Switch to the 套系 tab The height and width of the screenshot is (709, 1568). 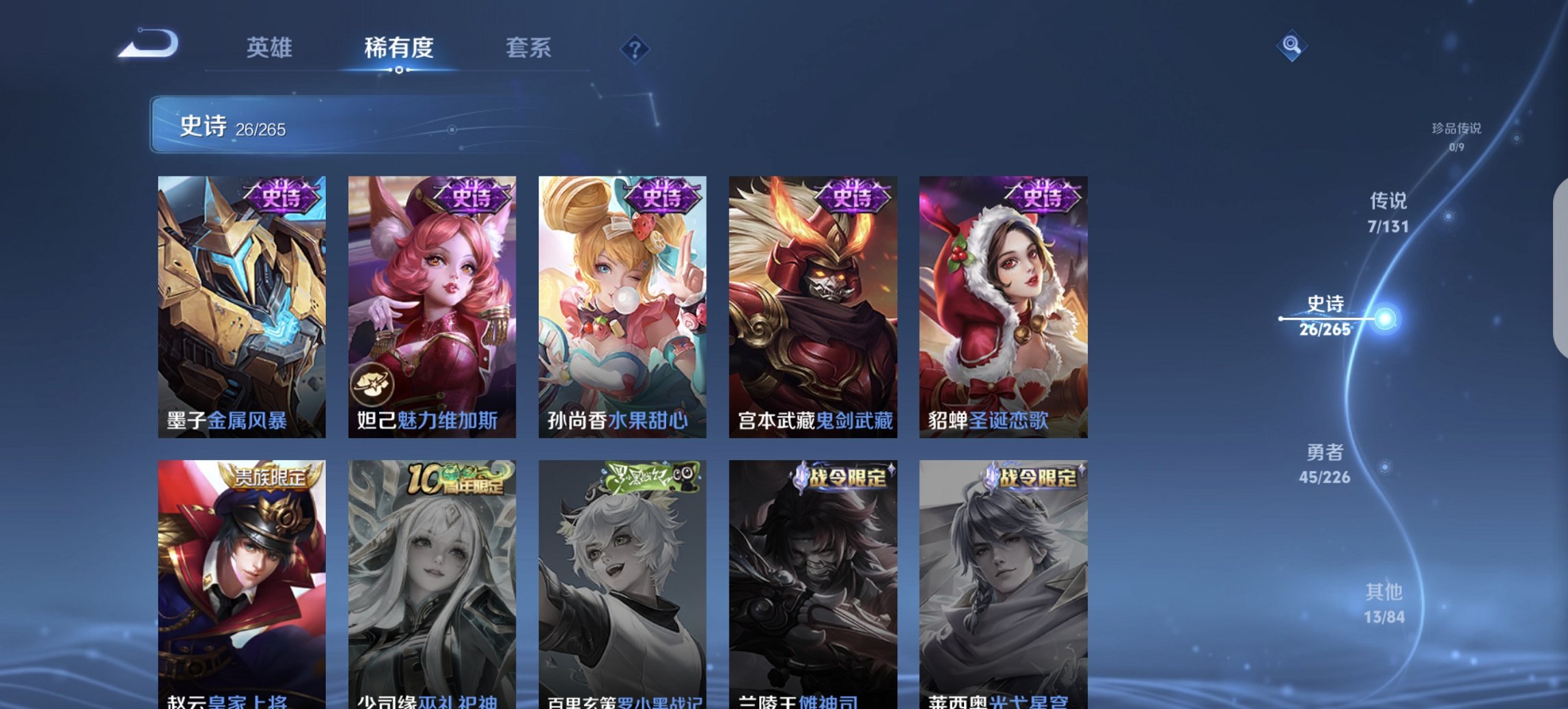pyautogui.click(x=529, y=48)
